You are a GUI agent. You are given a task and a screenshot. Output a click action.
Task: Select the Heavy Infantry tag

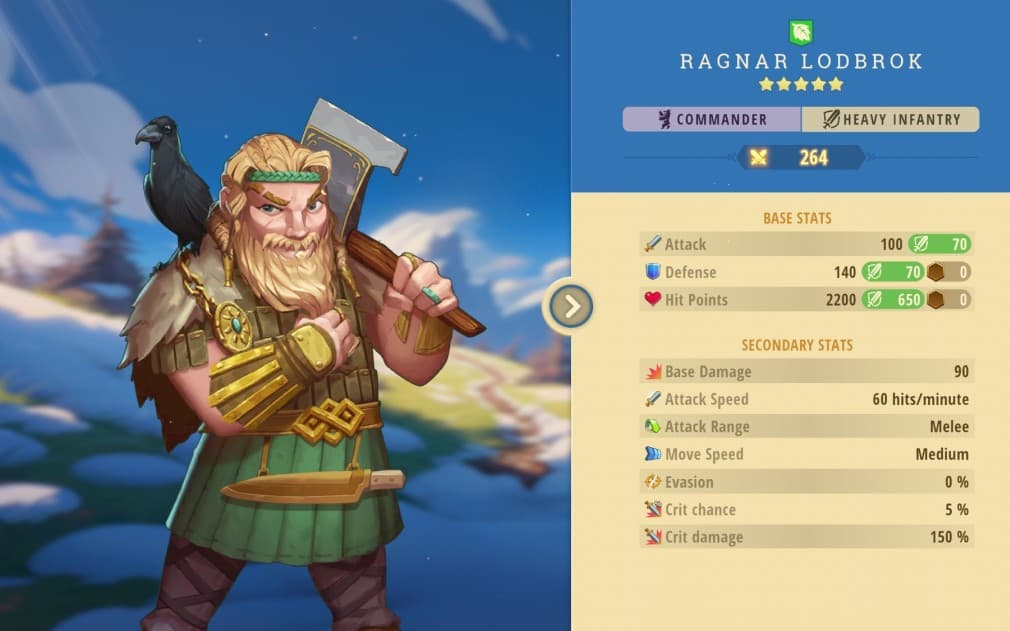890,120
